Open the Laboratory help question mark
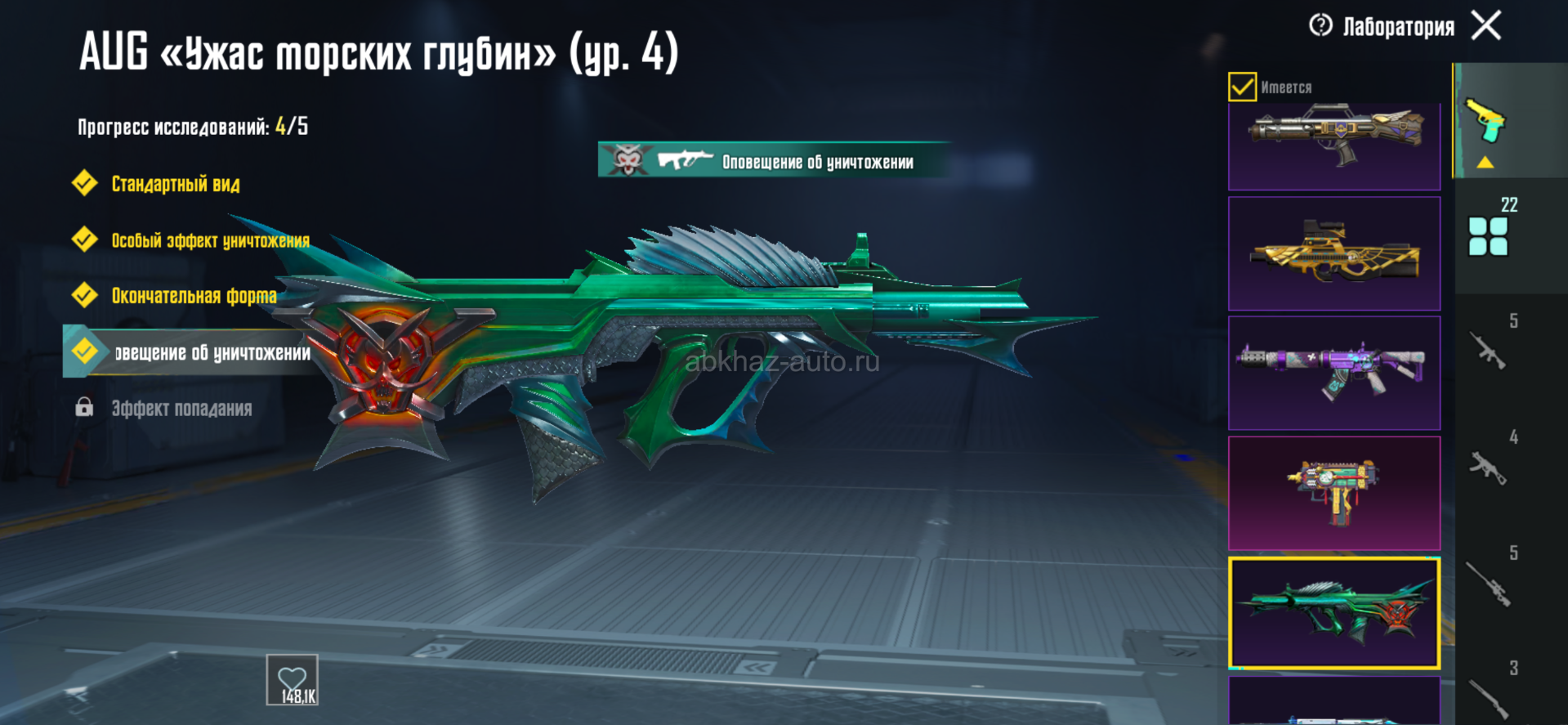Image resolution: width=1568 pixels, height=725 pixels. tap(1320, 25)
